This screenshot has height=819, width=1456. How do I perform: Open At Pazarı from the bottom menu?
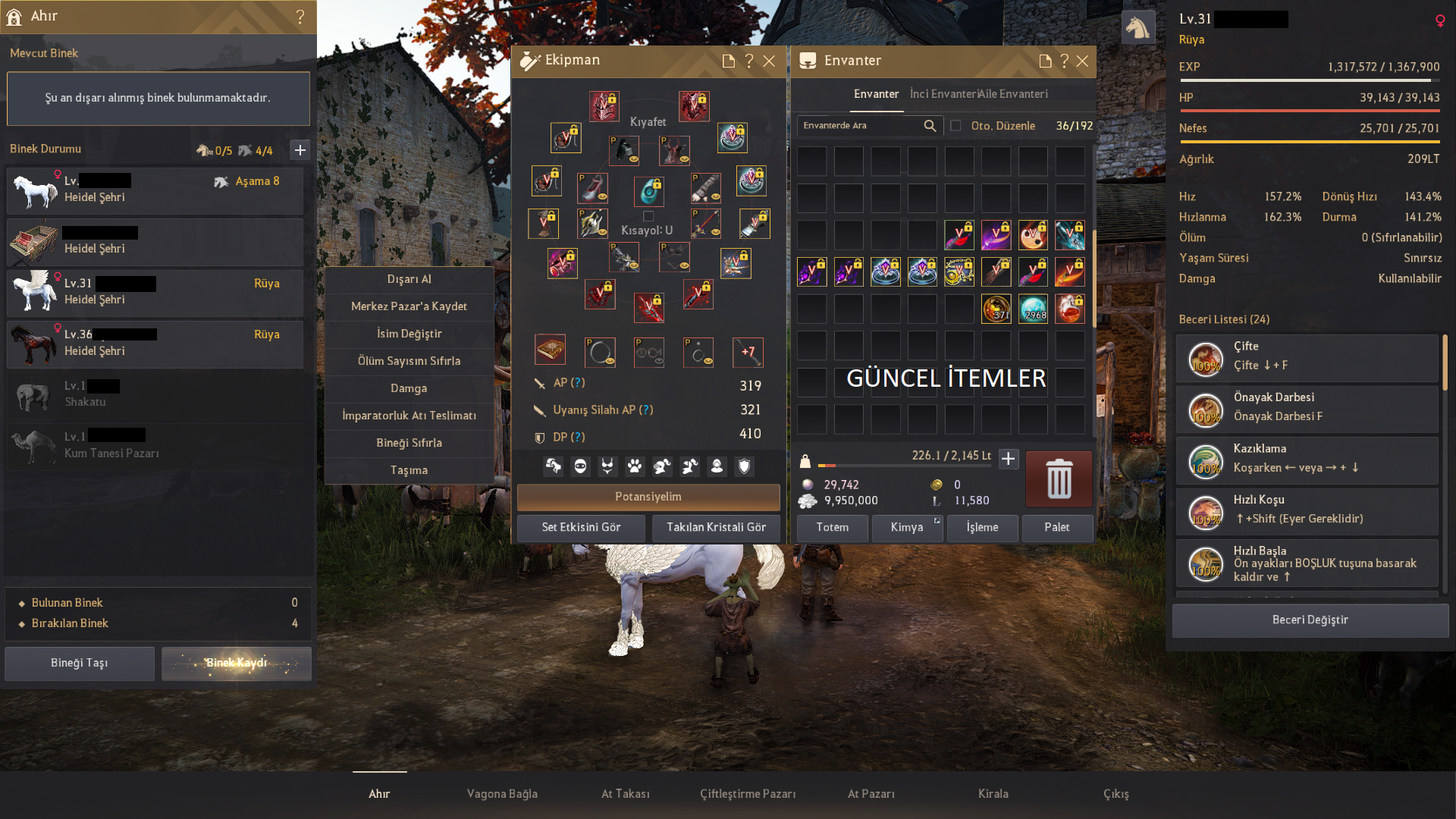(x=871, y=793)
